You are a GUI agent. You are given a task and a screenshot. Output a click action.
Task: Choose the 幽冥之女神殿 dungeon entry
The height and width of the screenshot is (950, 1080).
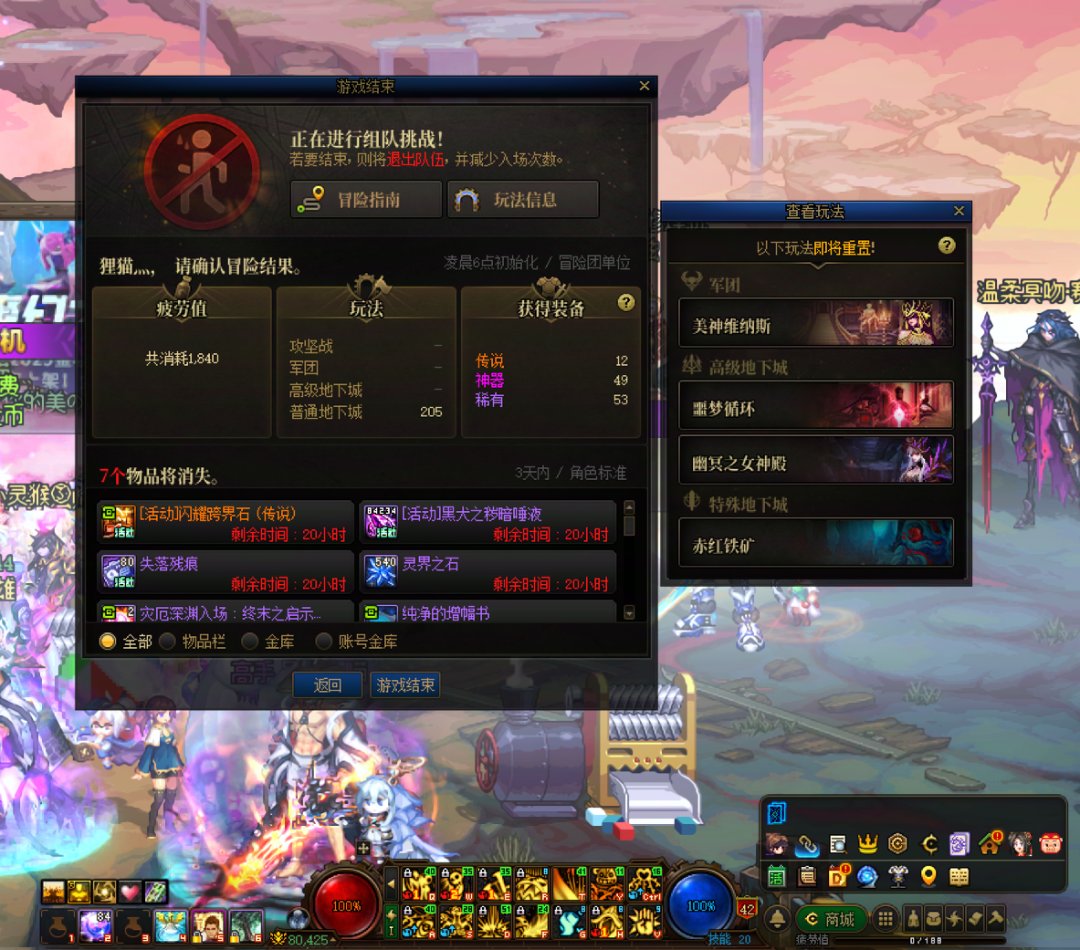[x=815, y=461]
